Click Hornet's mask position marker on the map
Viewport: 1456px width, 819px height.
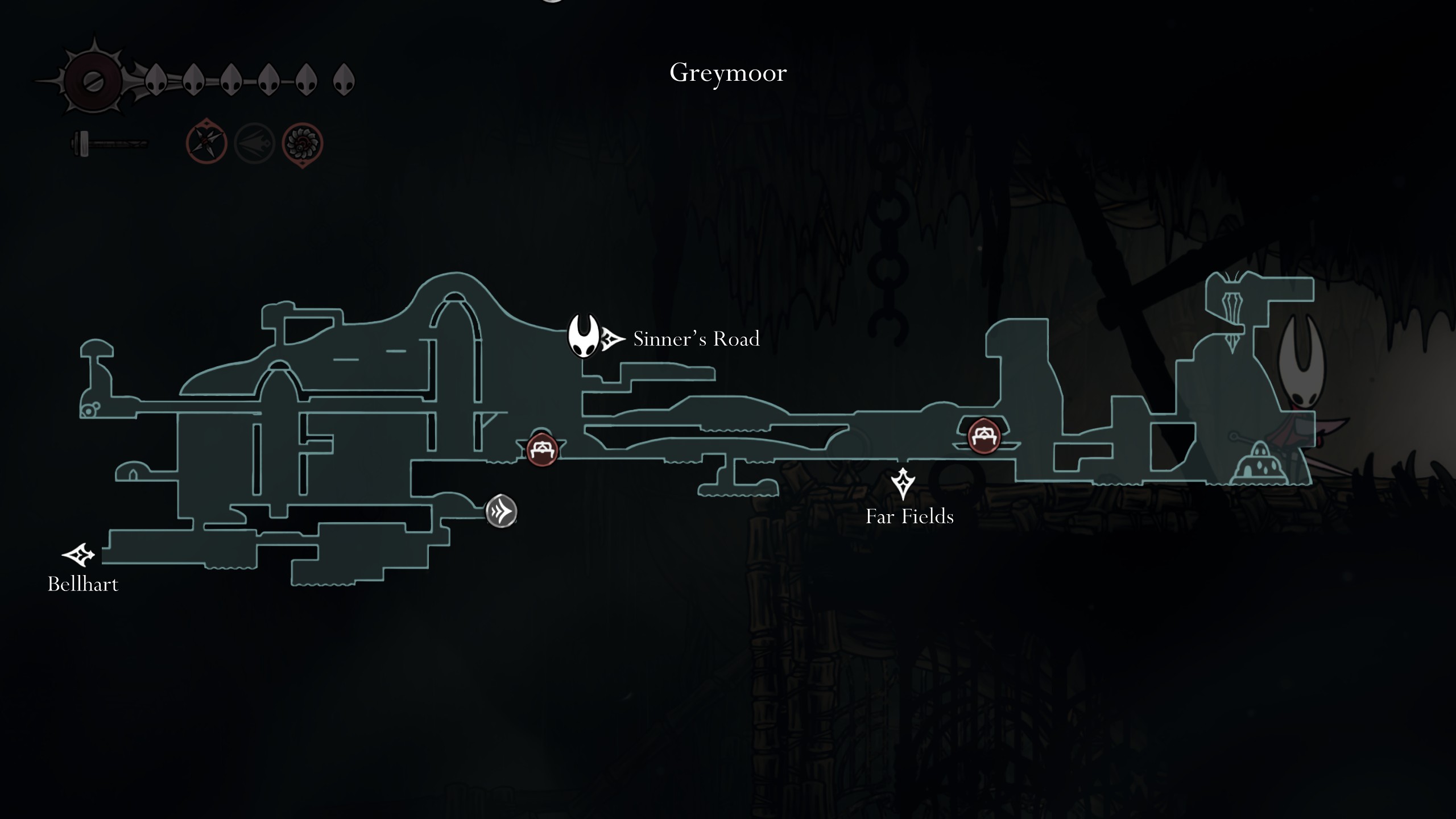click(x=584, y=336)
